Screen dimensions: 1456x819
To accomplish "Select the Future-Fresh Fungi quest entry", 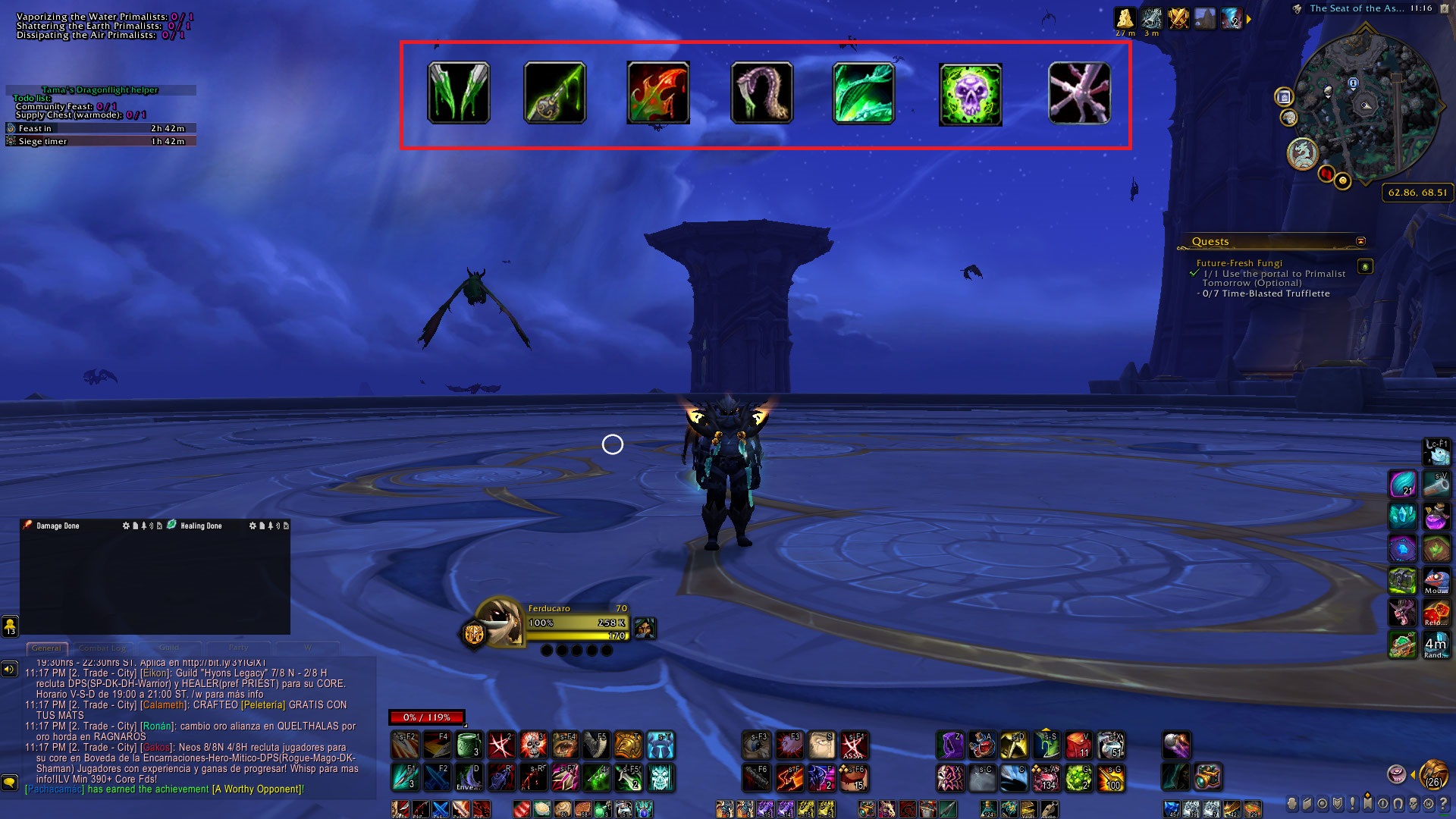I will (x=1239, y=263).
